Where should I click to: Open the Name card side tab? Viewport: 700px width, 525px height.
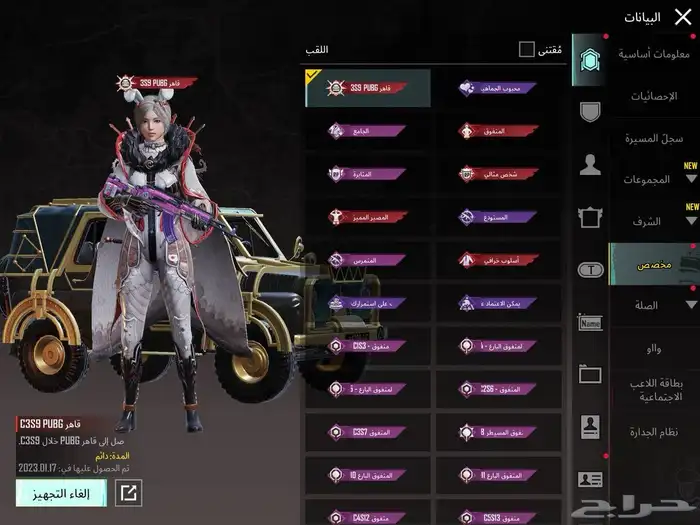tap(589, 322)
